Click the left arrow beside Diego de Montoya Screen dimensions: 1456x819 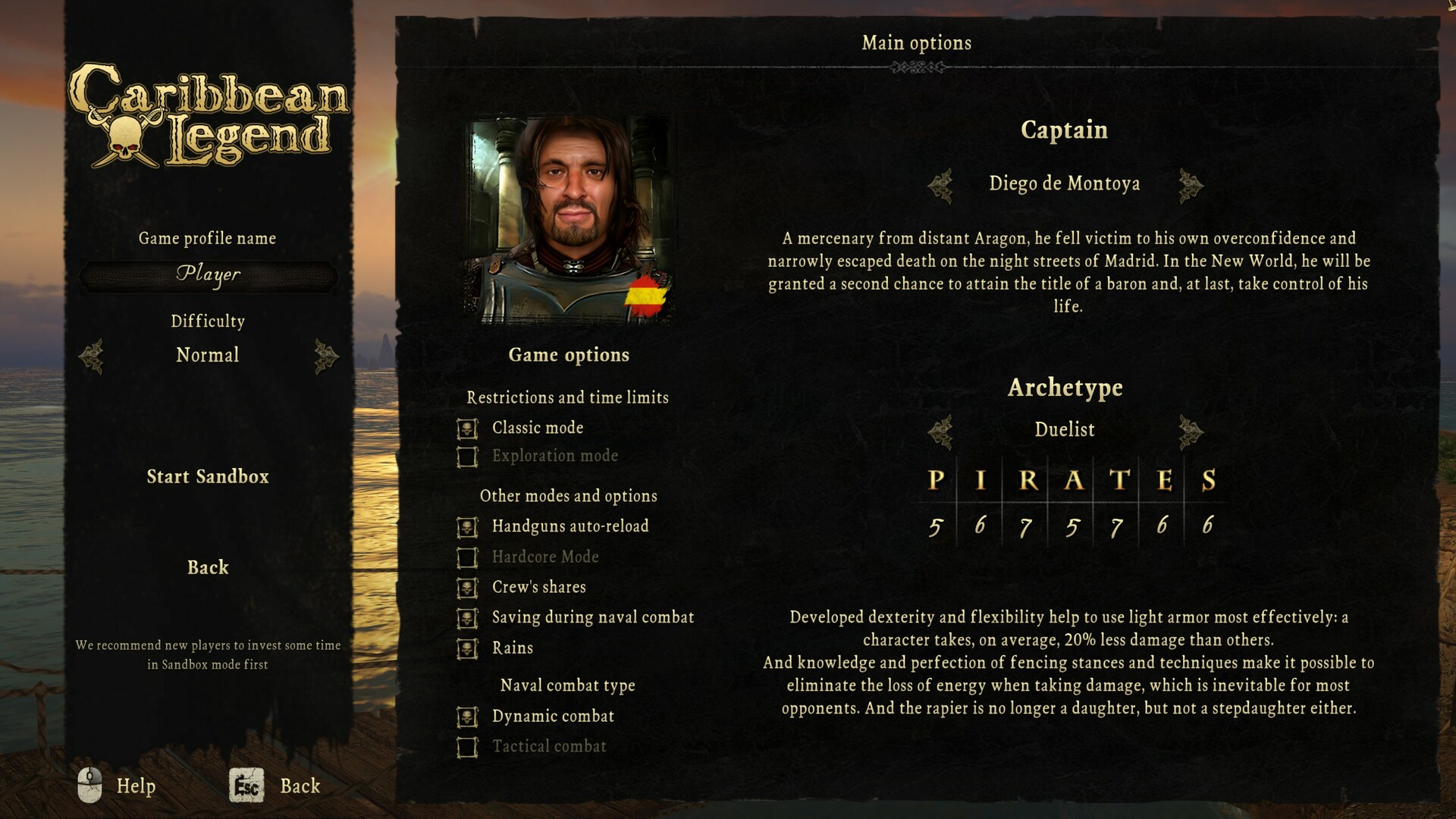(940, 184)
